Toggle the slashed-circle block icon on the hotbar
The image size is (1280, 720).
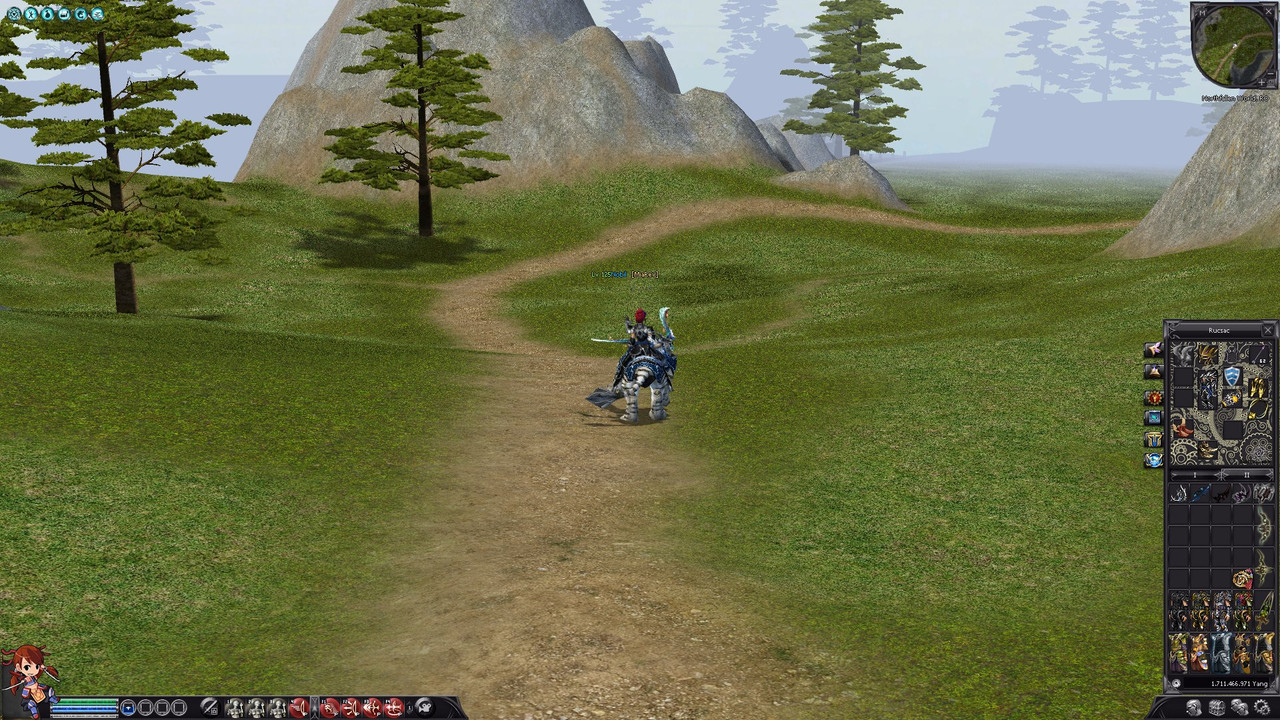coord(211,707)
